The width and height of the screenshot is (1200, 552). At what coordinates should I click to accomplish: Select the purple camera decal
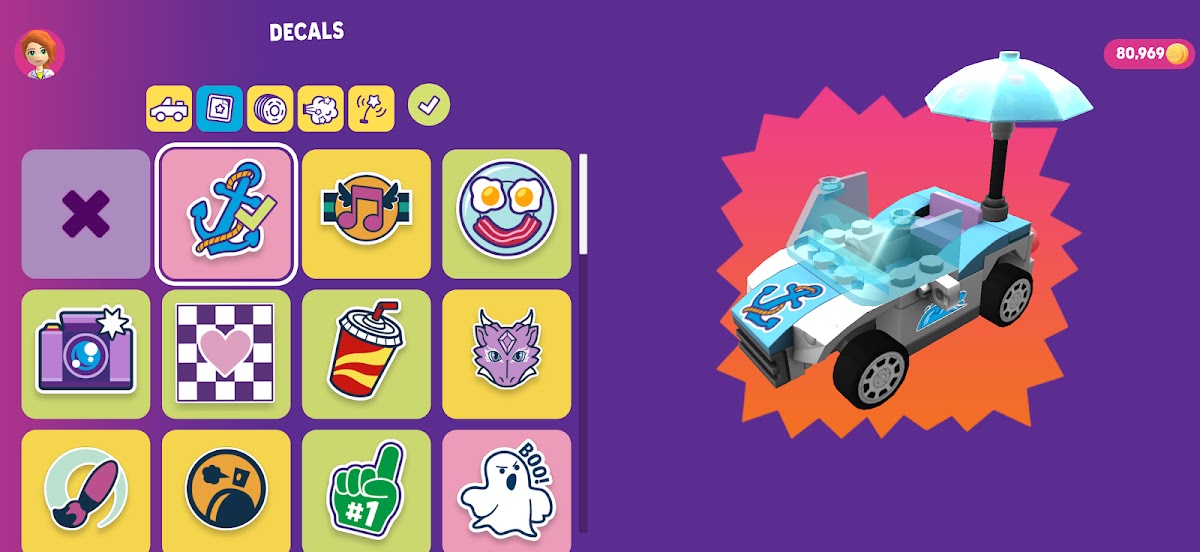[x=86, y=354]
